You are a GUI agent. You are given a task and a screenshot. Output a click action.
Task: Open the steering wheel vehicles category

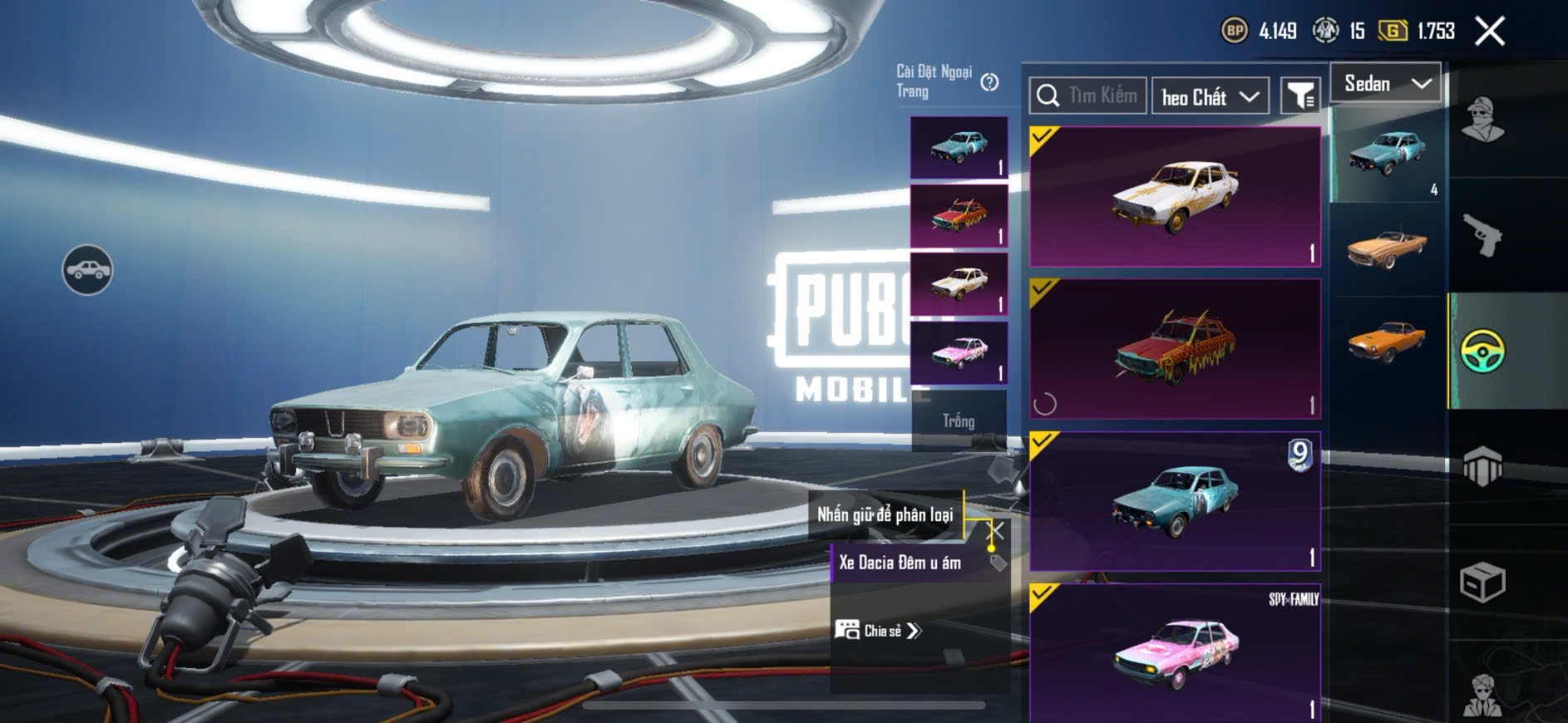point(1482,351)
